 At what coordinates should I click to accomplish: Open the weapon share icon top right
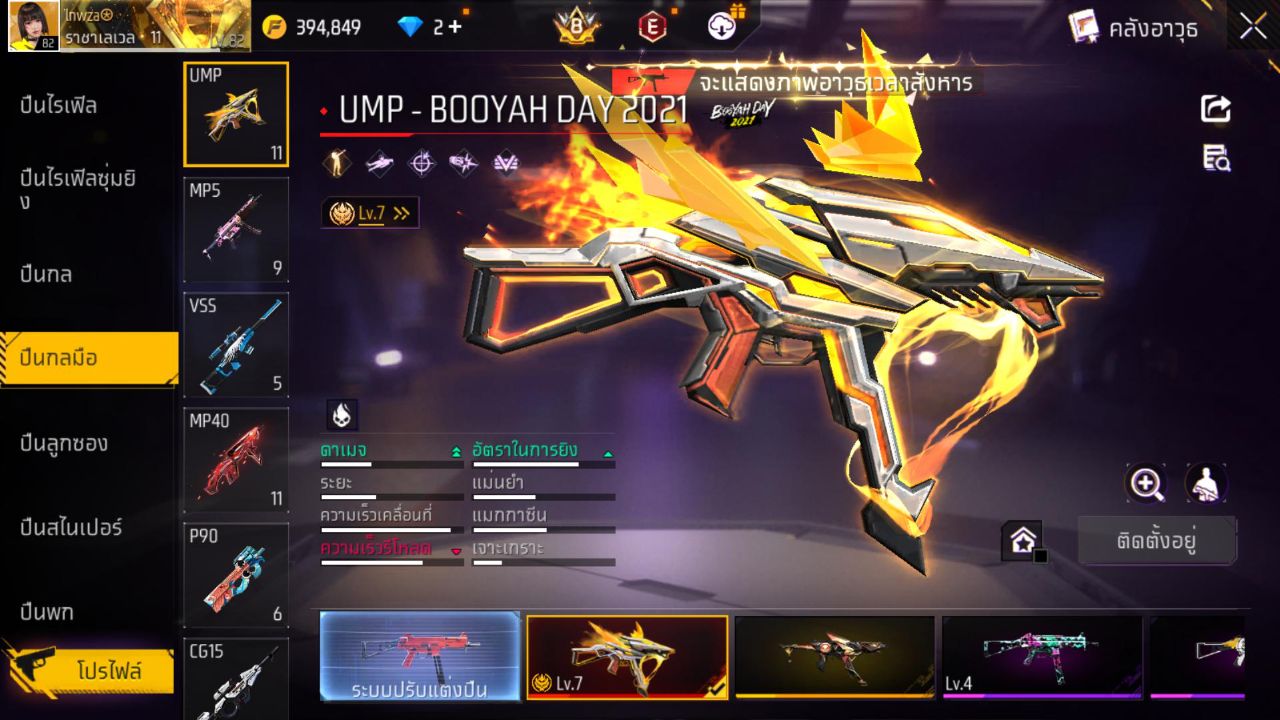point(1214,108)
